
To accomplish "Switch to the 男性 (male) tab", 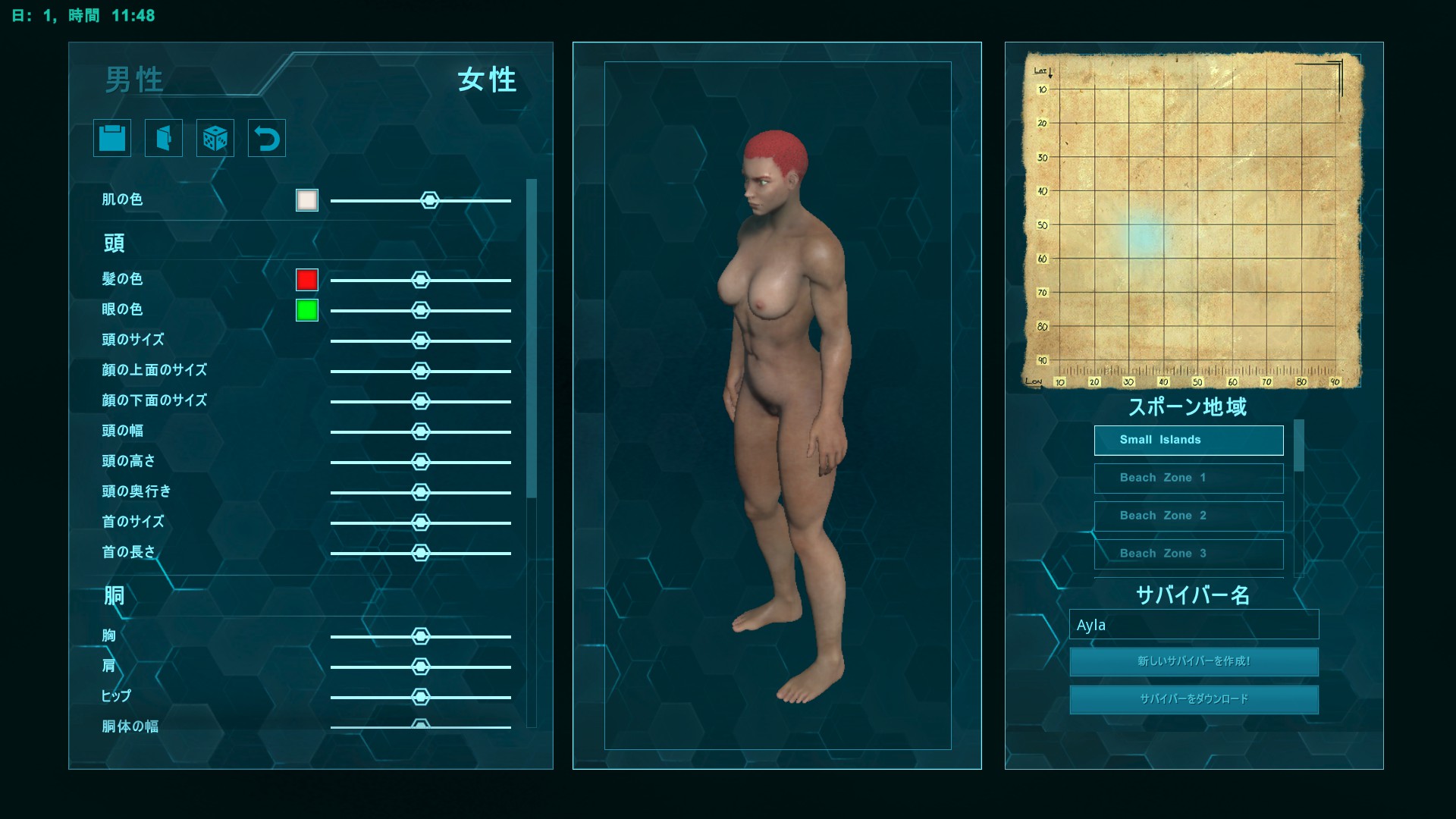I will 133,82.
